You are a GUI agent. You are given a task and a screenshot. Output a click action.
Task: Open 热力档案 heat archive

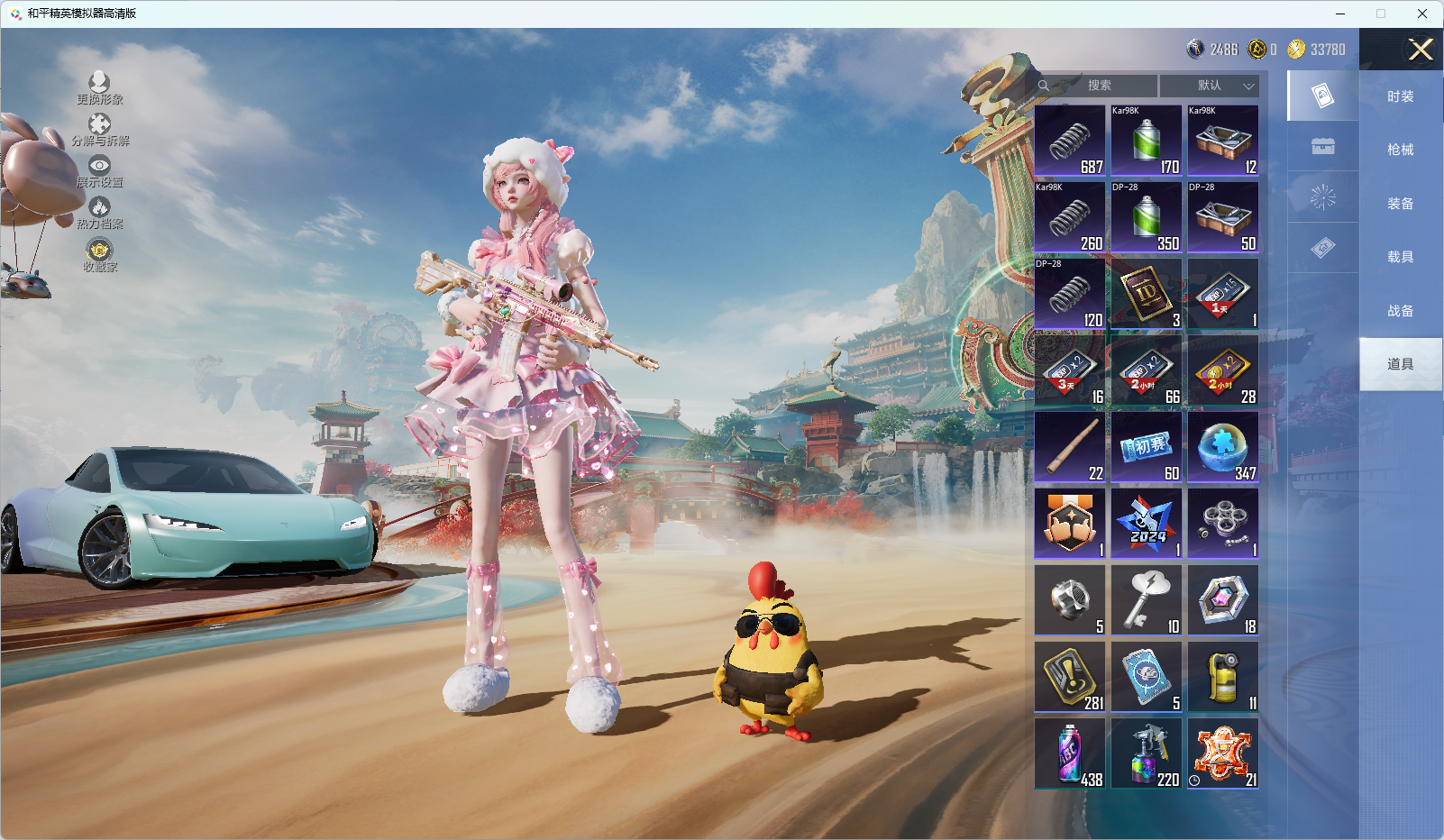coord(99,214)
